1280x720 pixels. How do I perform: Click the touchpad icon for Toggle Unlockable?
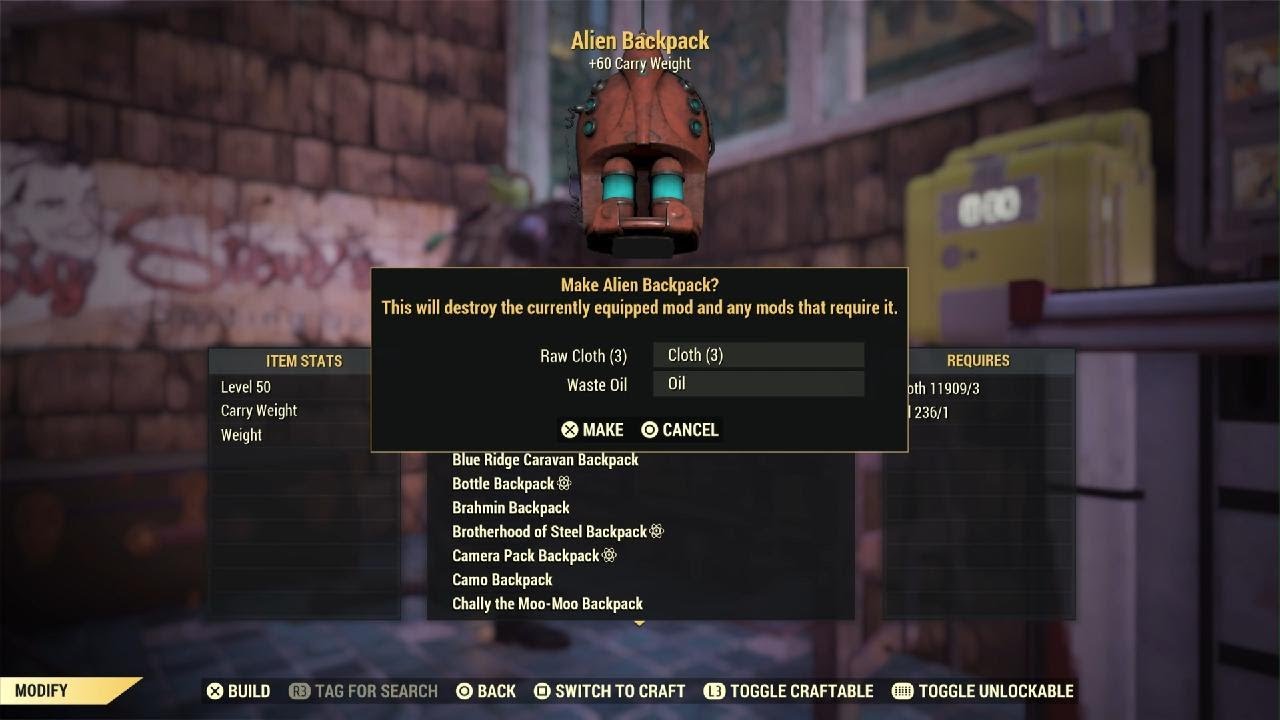click(901, 691)
